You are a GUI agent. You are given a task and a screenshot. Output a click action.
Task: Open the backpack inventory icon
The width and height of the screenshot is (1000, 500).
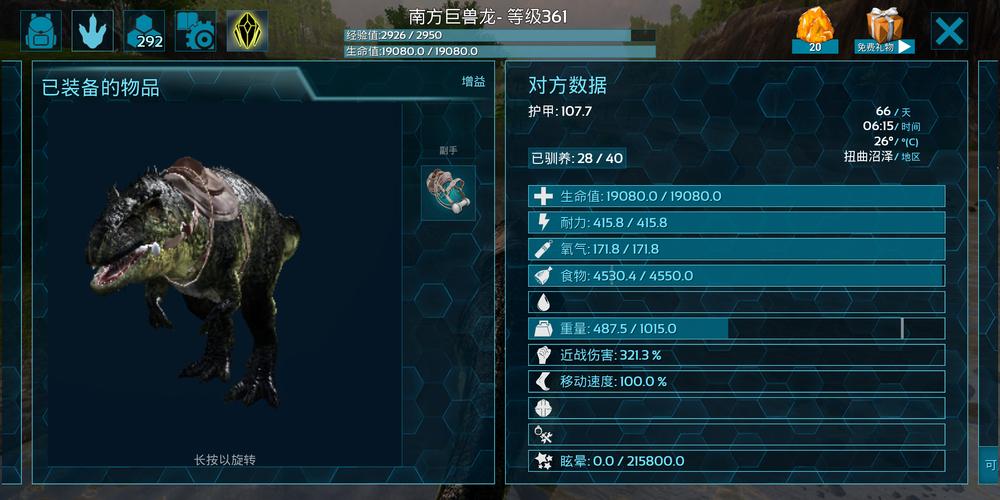(x=42, y=31)
